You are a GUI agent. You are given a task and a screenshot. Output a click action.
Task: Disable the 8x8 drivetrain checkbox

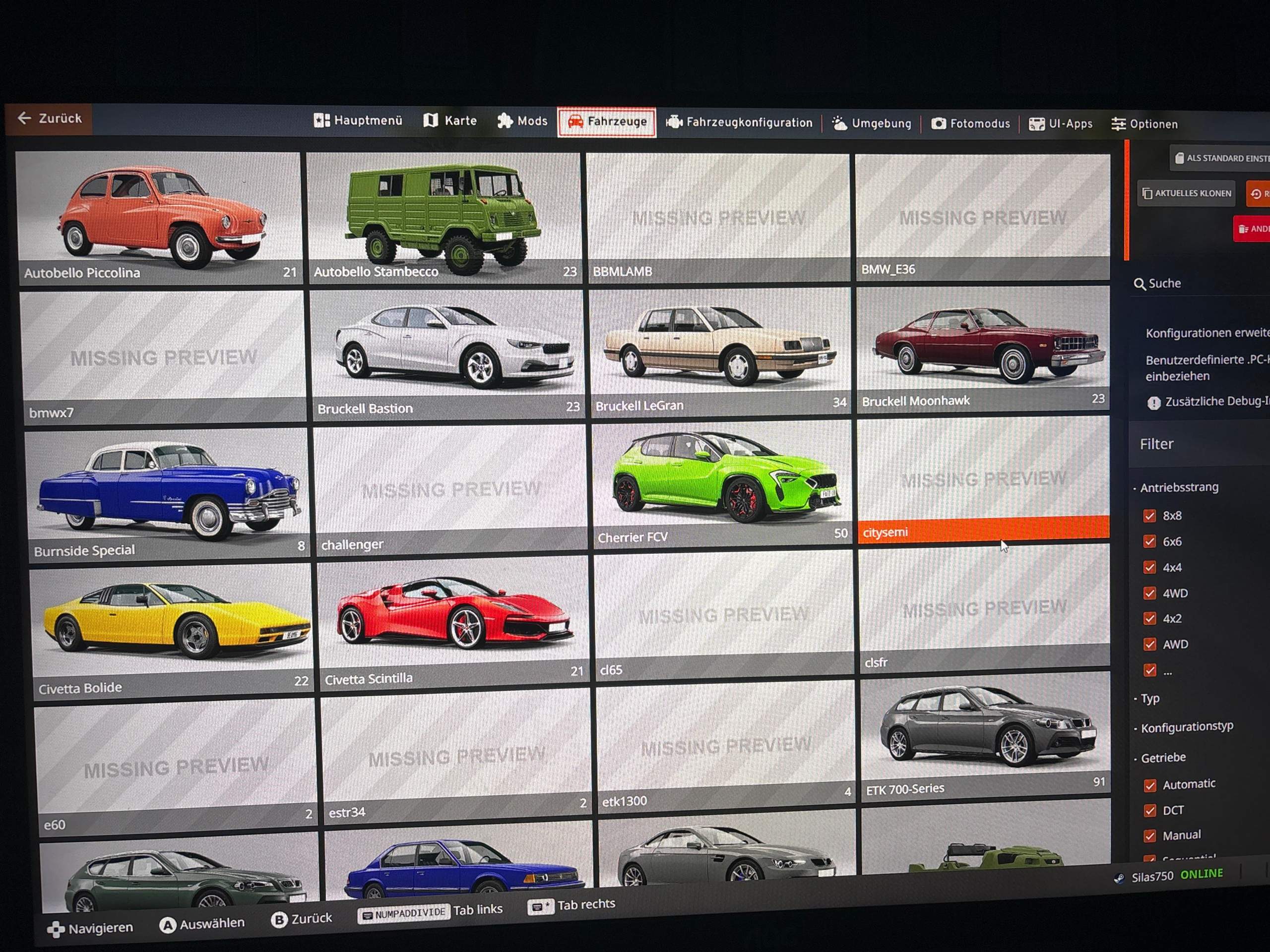click(x=1150, y=516)
